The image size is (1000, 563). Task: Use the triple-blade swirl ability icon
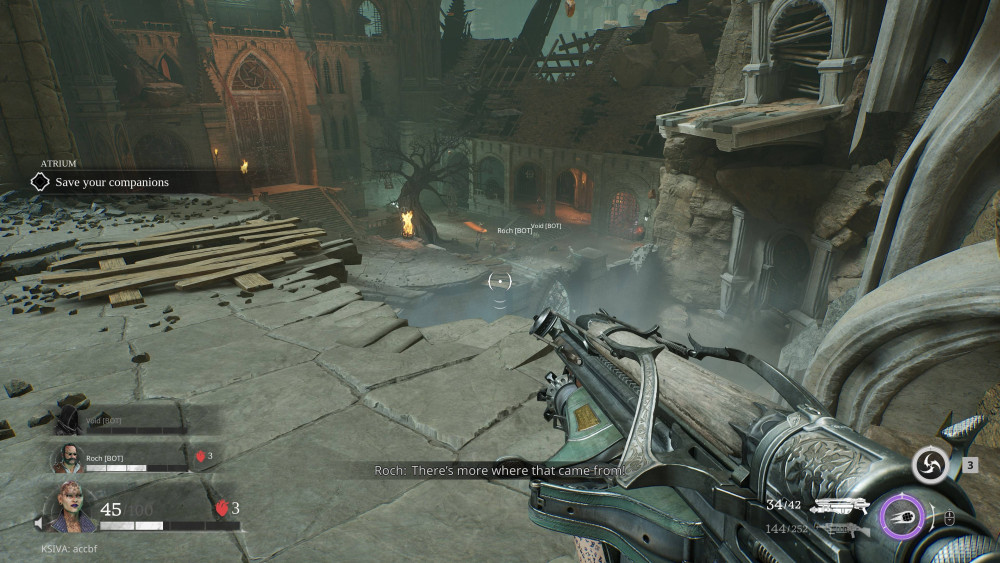(x=930, y=466)
